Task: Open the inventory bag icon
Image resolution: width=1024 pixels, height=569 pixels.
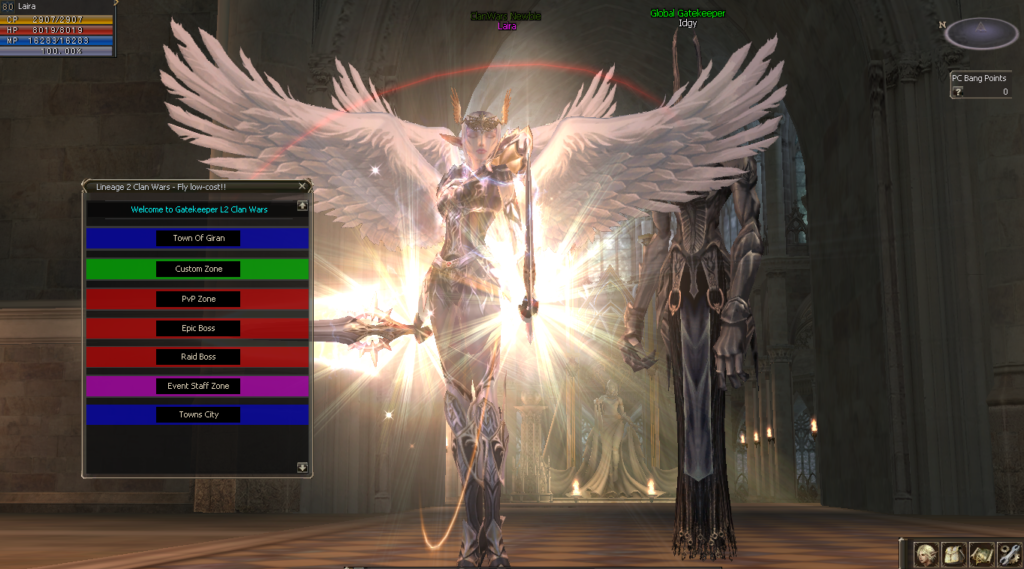Action: 954,554
